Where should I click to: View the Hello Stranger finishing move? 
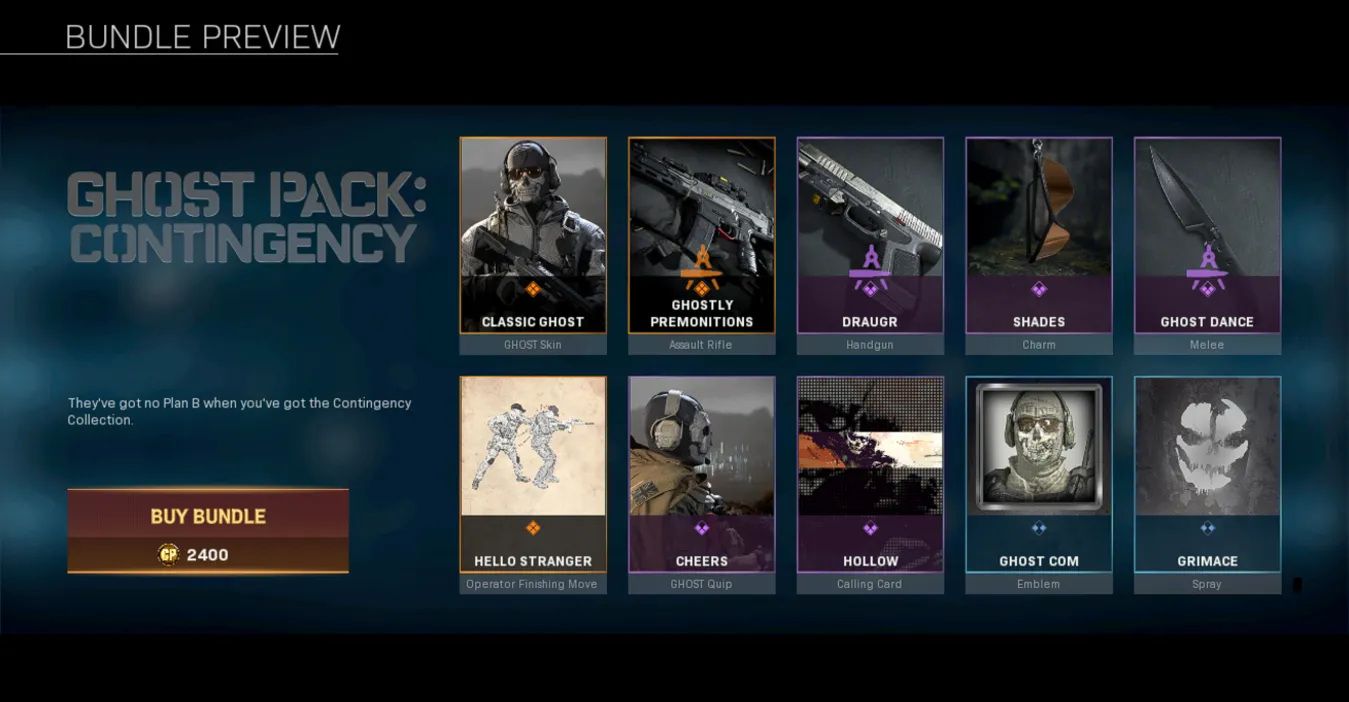(533, 475)
